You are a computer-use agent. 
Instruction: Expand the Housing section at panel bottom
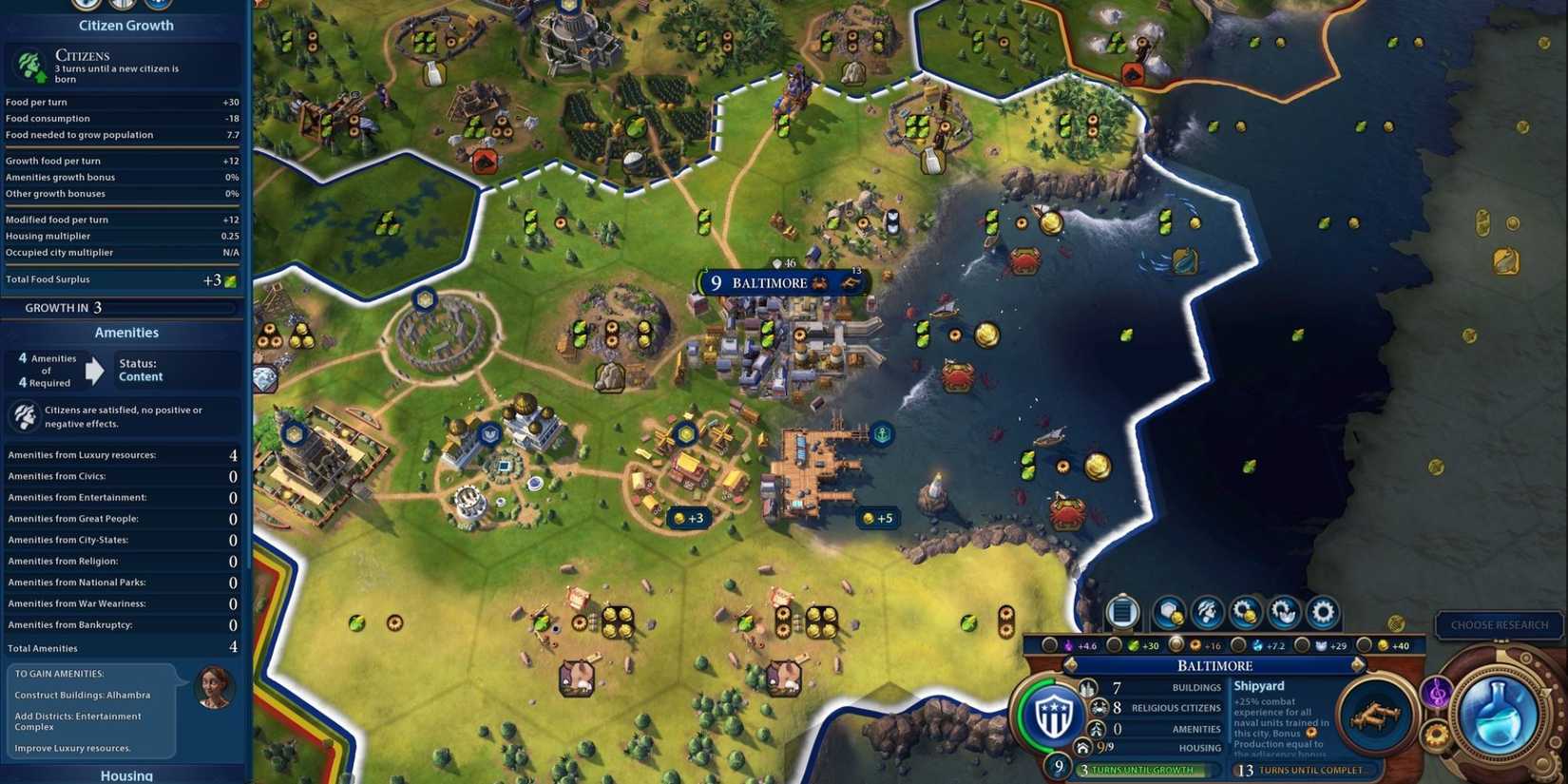125,774
